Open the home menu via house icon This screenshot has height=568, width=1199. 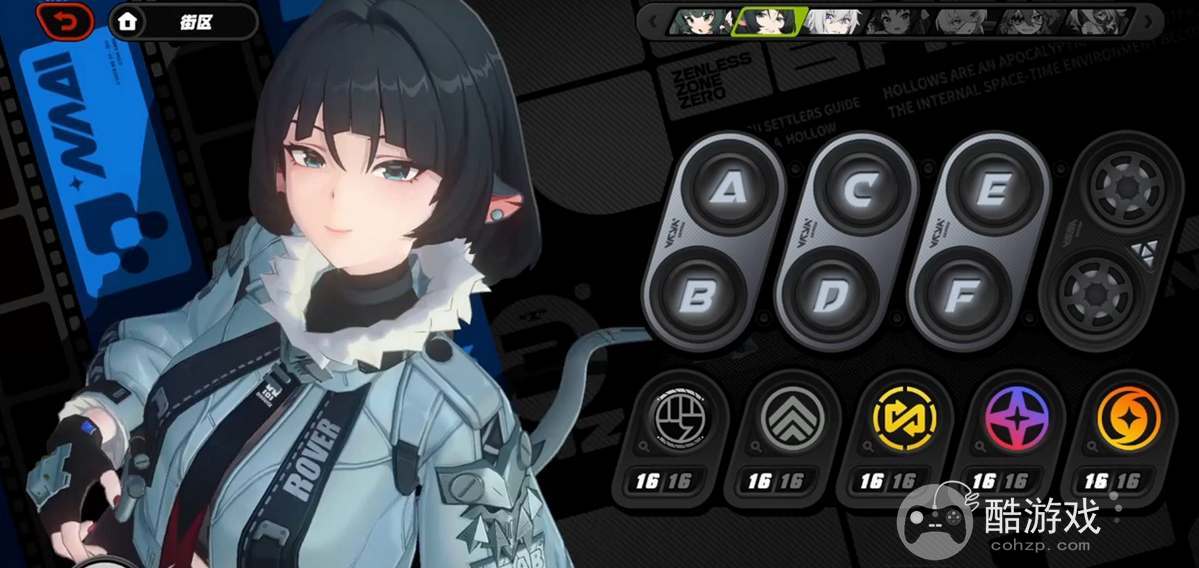(127, 21)
